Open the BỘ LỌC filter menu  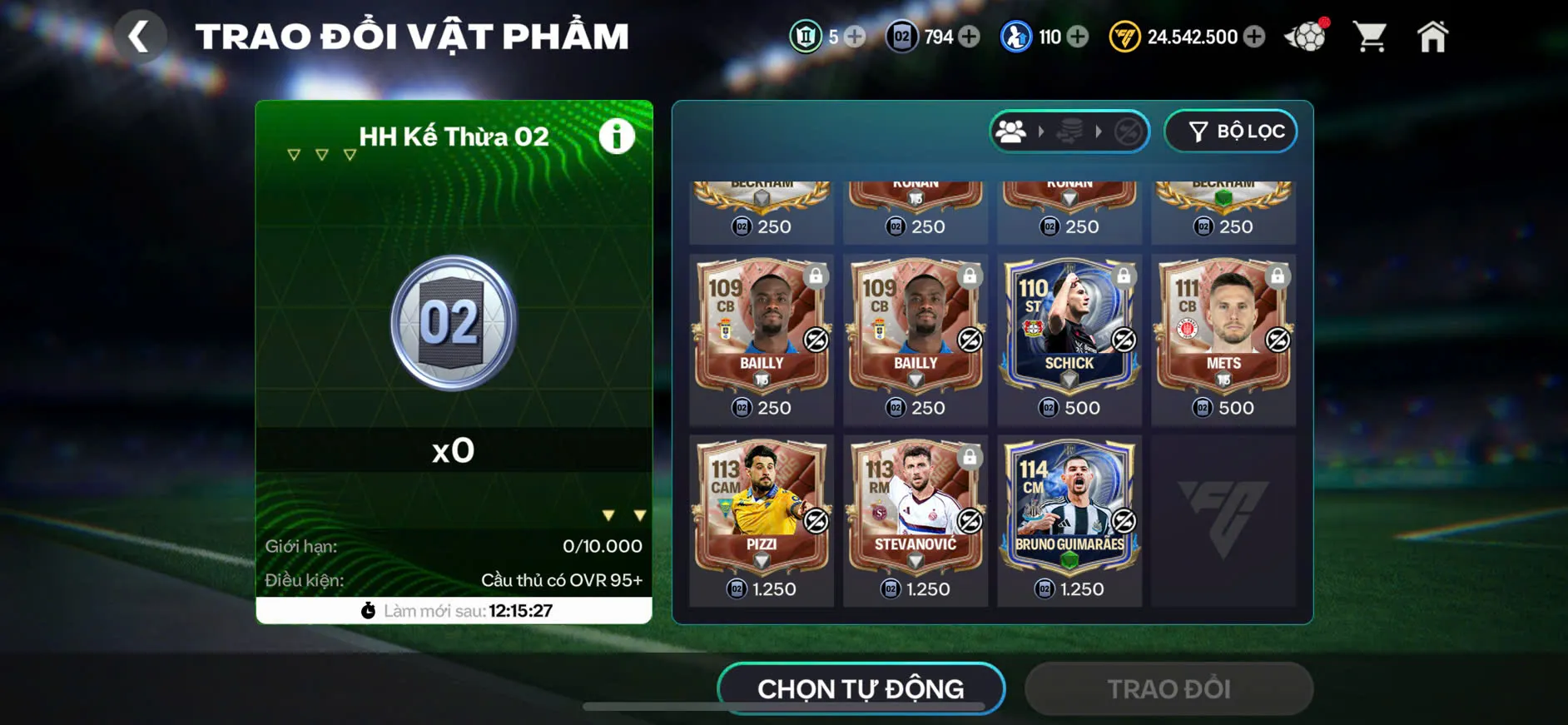pos(1230,131)
